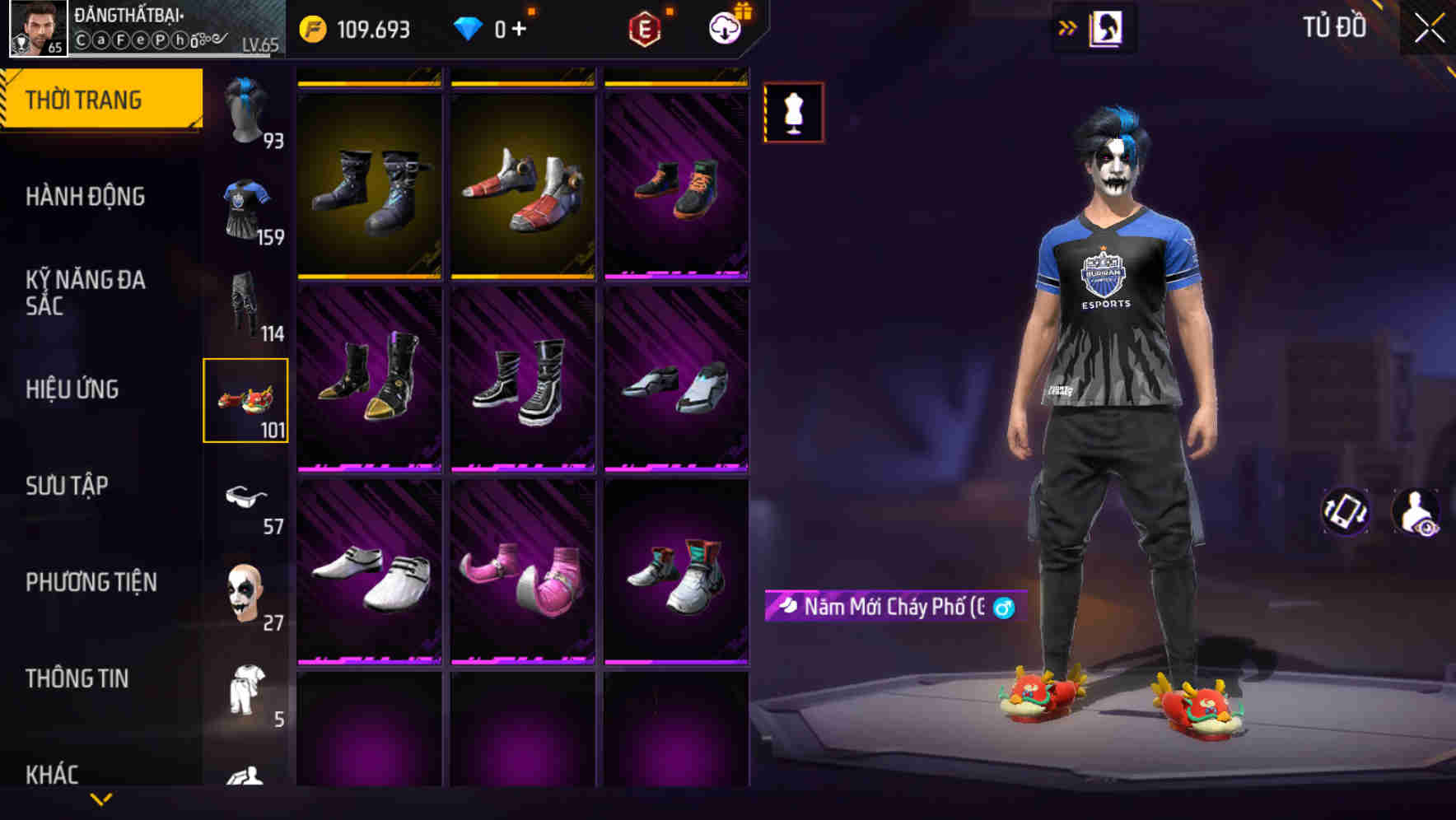Viewport: 1456px width, 820px height.
Task: Click the gift redemption cloud icon
Action: pyautogui.click(x=723, y=26)
